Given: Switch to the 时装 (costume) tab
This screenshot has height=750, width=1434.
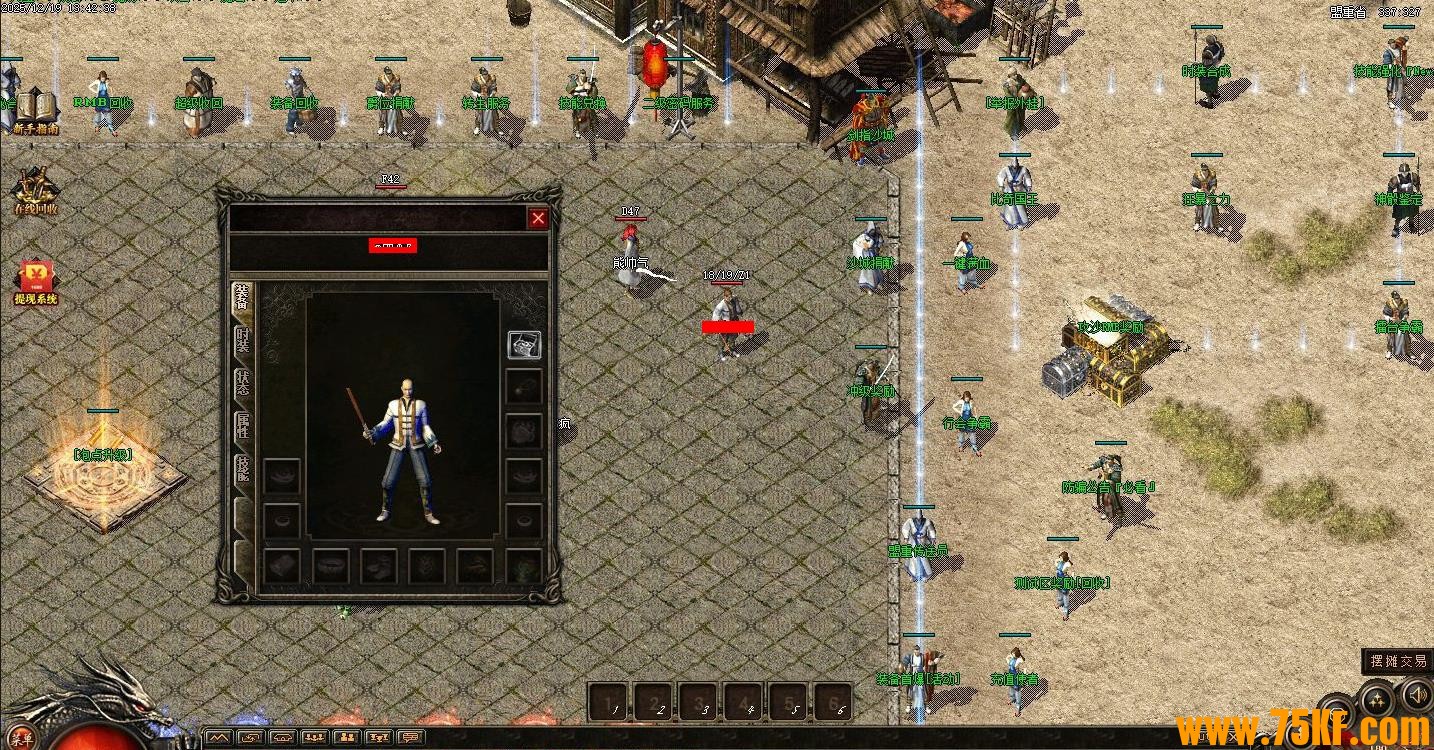Looking at the screenshot, I should pos(242,340).
